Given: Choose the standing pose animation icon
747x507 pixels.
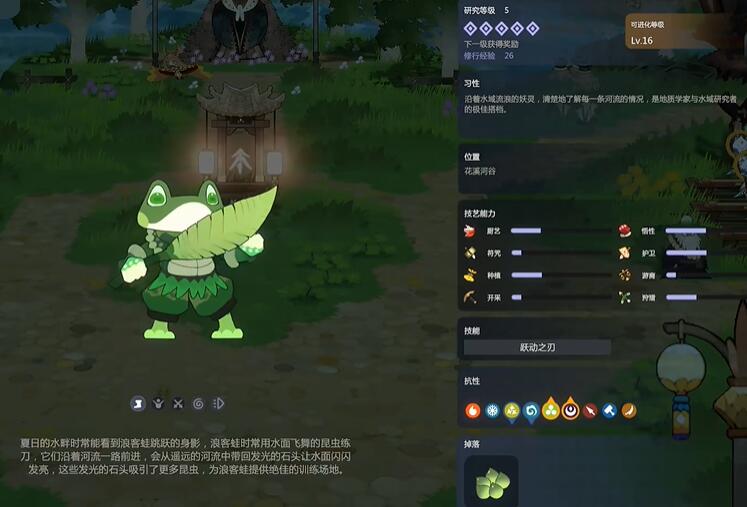Looking at the screenshot, I should coord(137,403).
